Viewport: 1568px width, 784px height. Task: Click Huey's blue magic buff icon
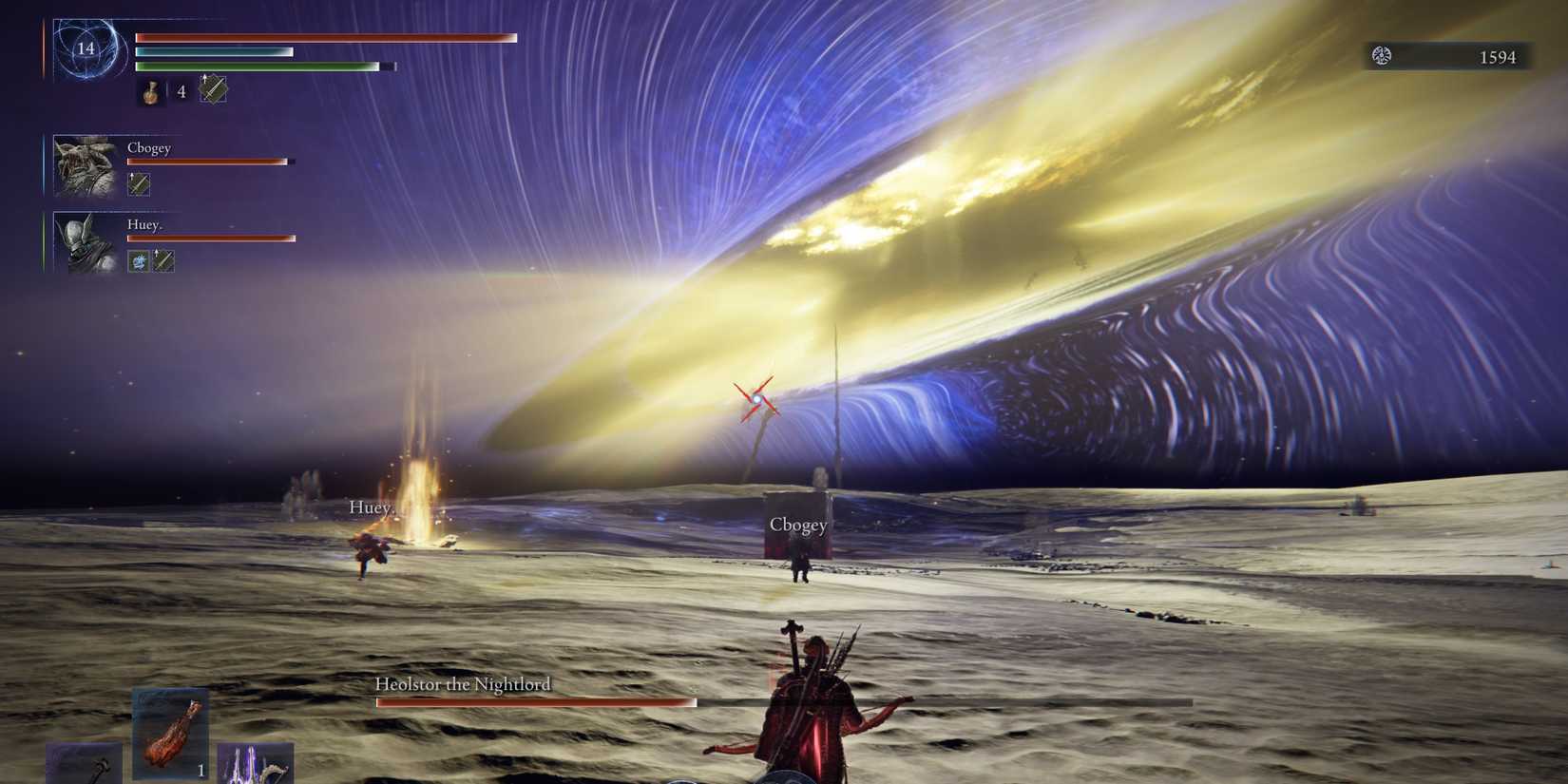pos(137,260)
